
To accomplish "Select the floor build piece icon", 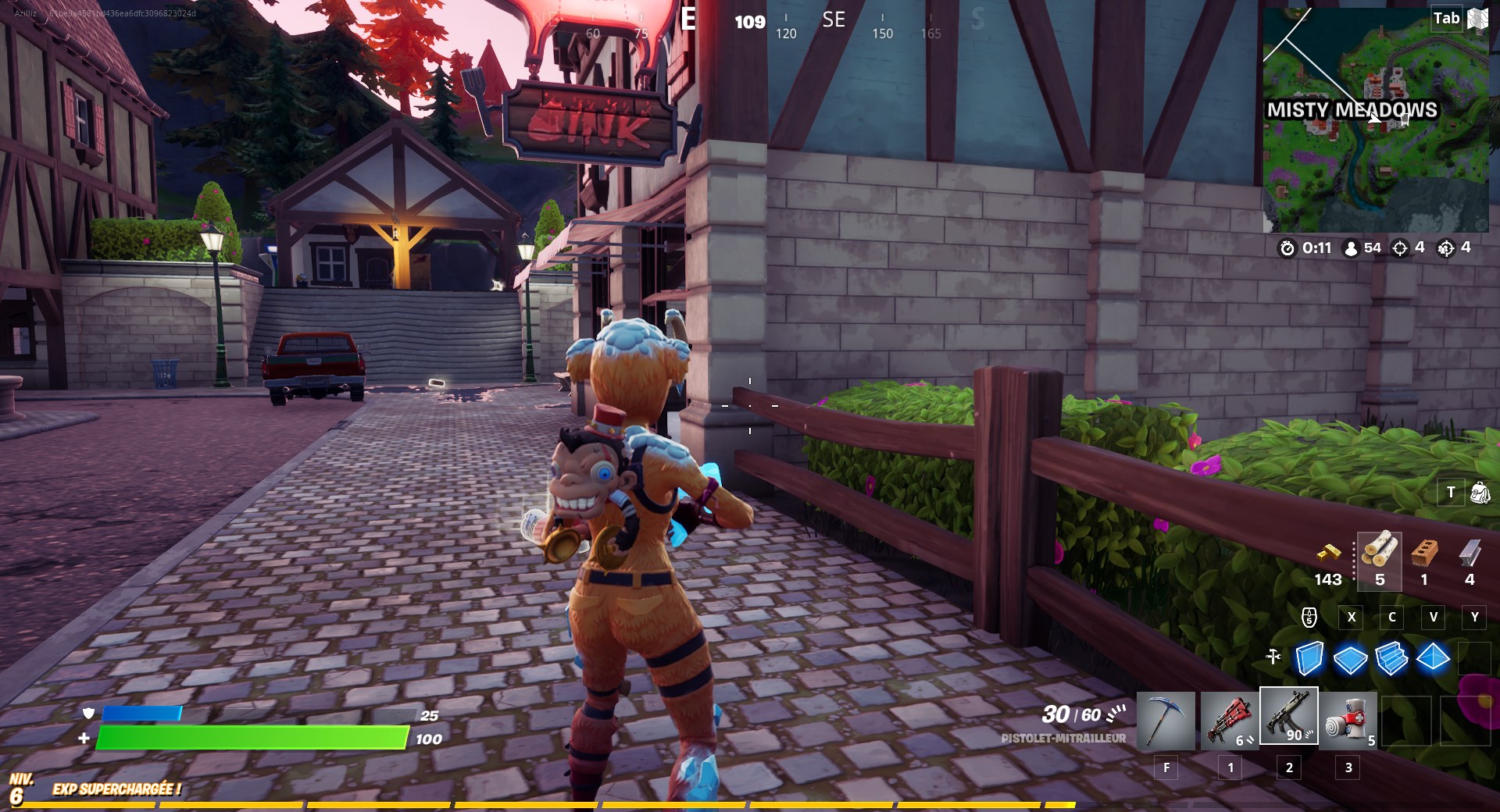I will (x=1349, y=660).
